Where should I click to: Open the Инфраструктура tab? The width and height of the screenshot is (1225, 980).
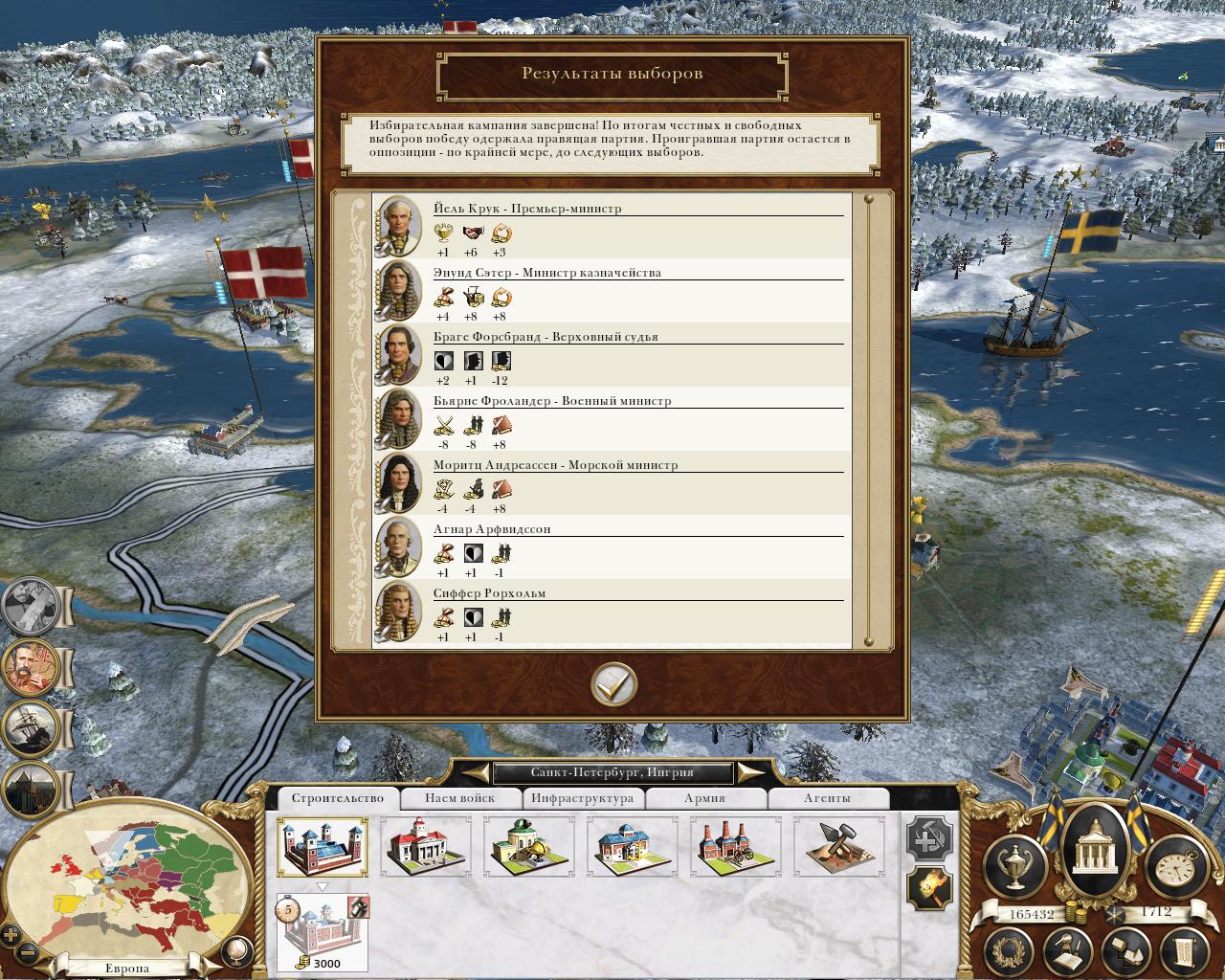click(x=582, y=798)
